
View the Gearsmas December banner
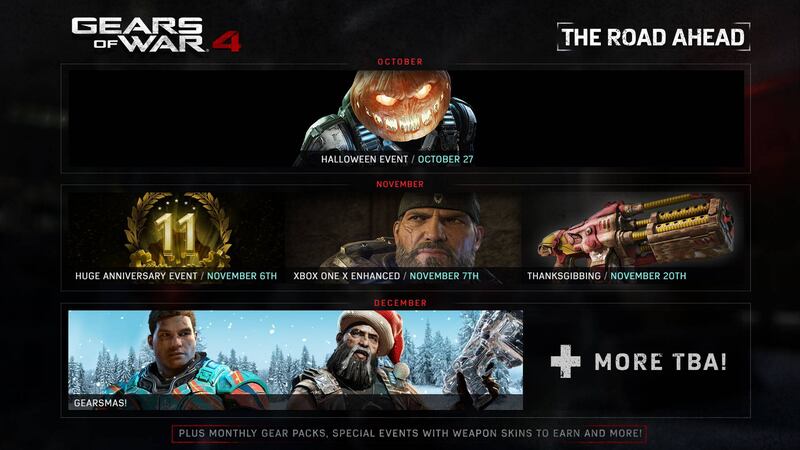pos(295,360)
